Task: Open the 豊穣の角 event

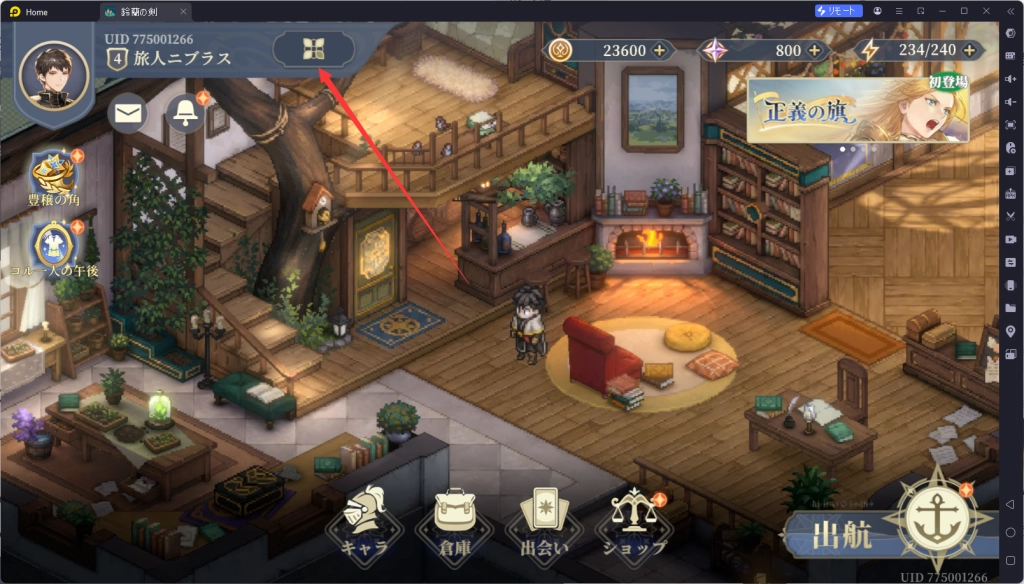Action: point(54,177)
